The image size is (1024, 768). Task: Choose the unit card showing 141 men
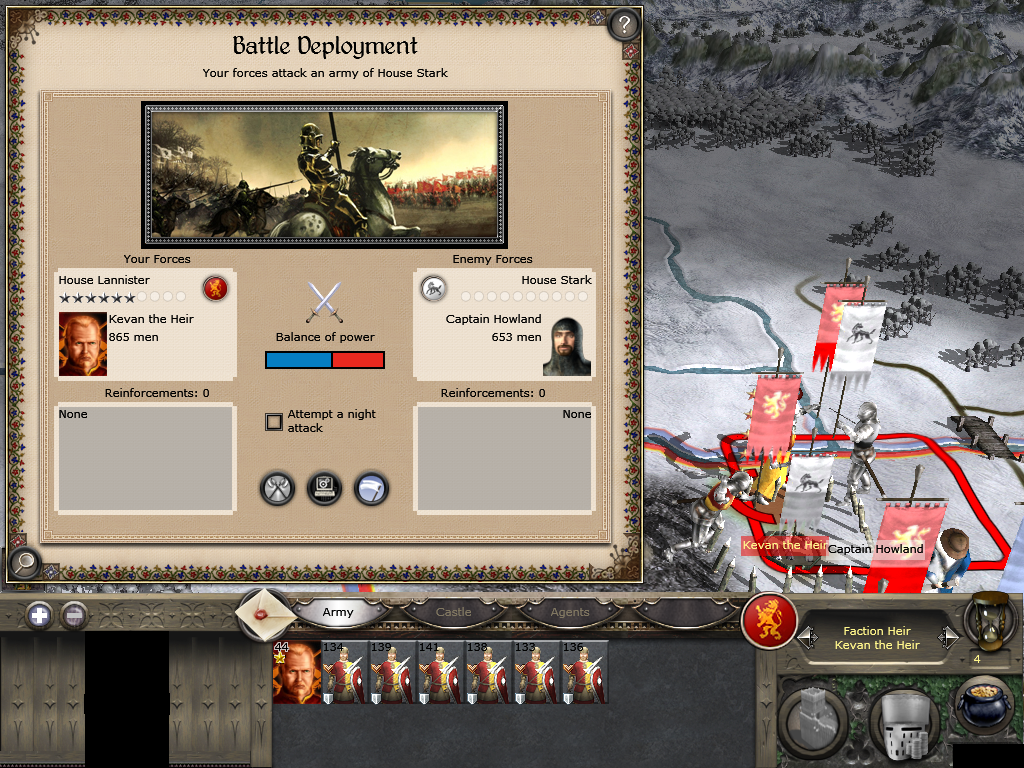pyautogui.click(x=441, y=673)
